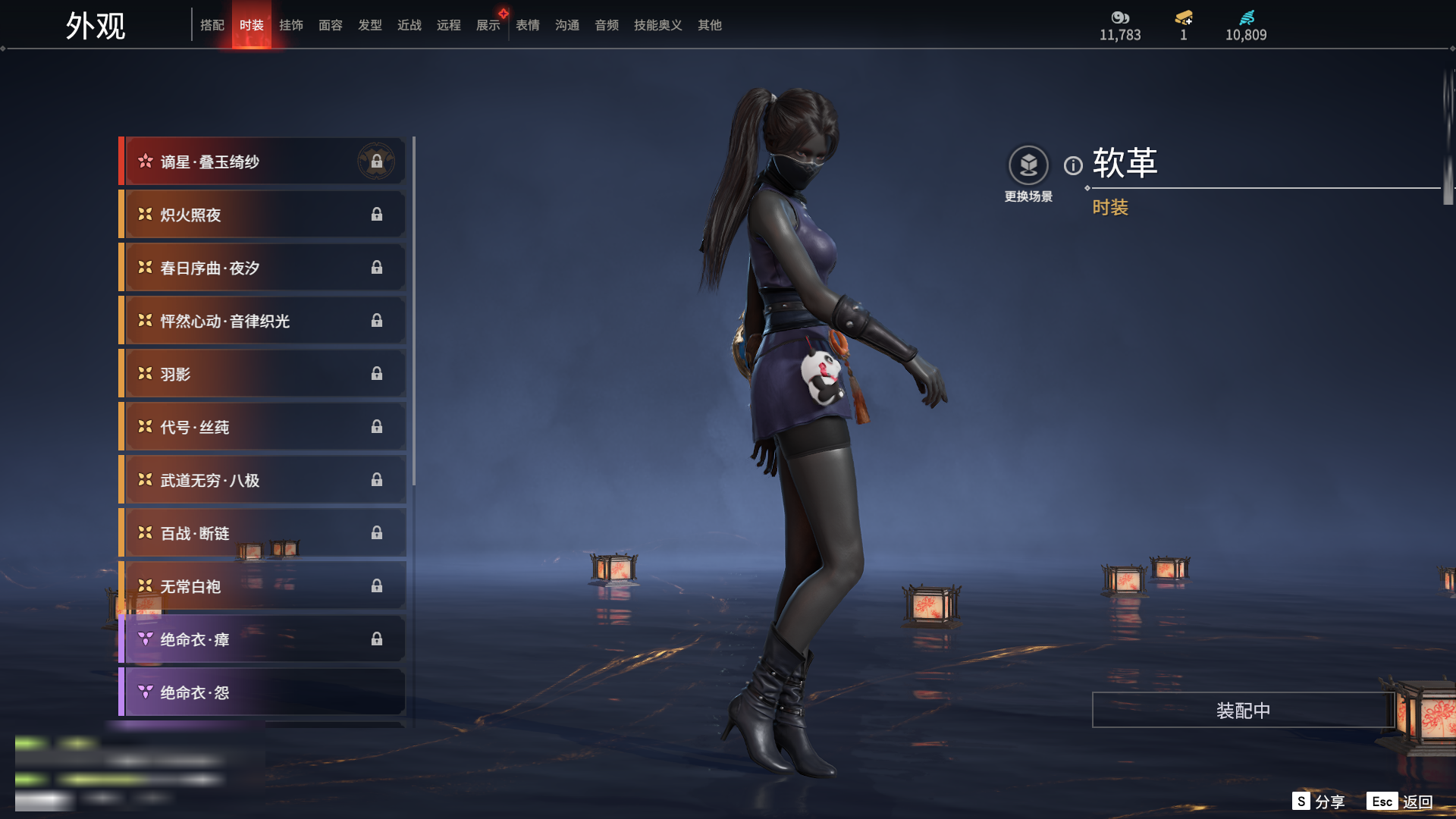Select the 怦然心动·音律织光 outfit
The height and width of the screenshot is (819, 1456).
pos(262,321)
